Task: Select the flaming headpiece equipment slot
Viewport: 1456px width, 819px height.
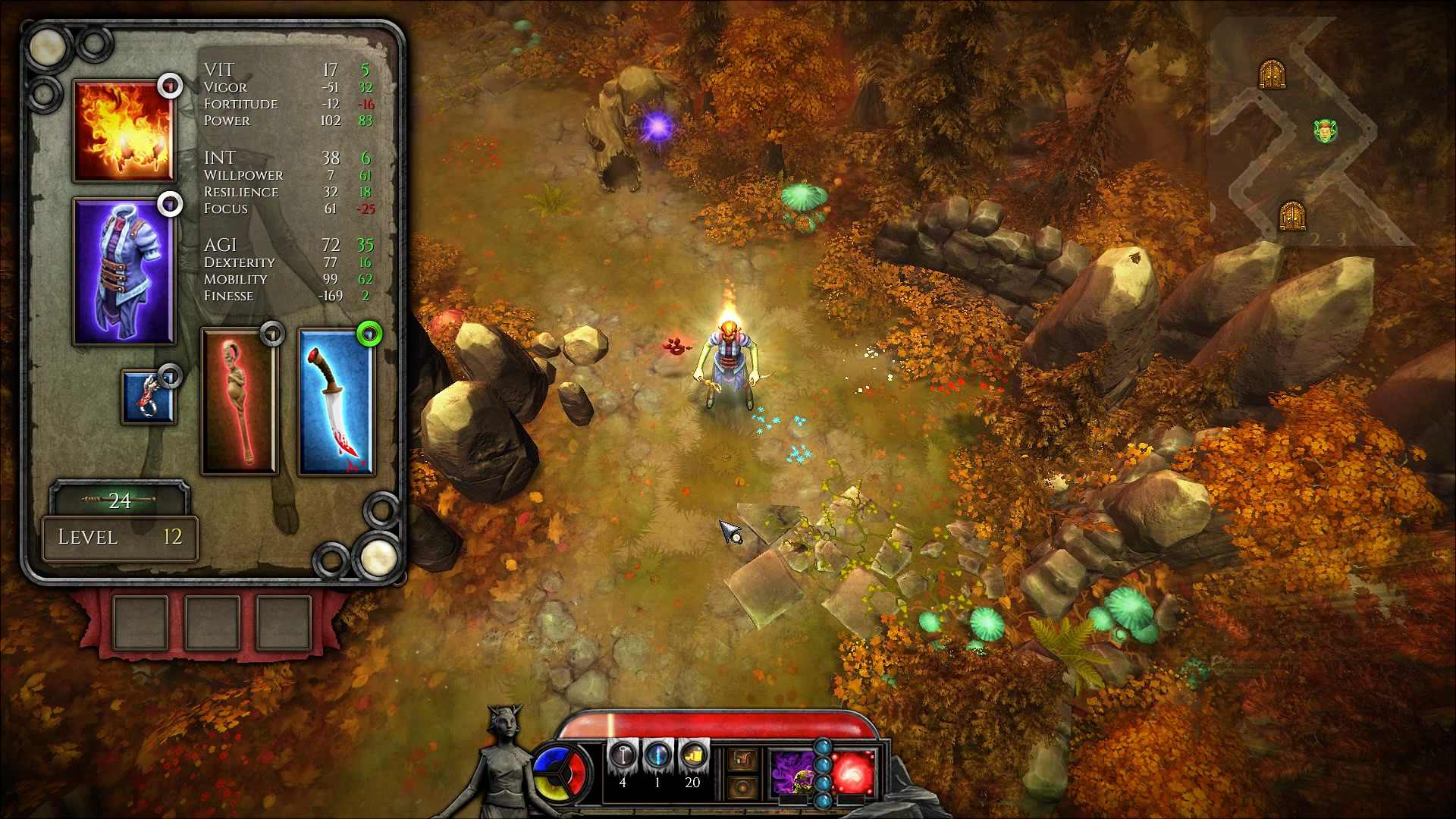Action: [x=124, y=131]
